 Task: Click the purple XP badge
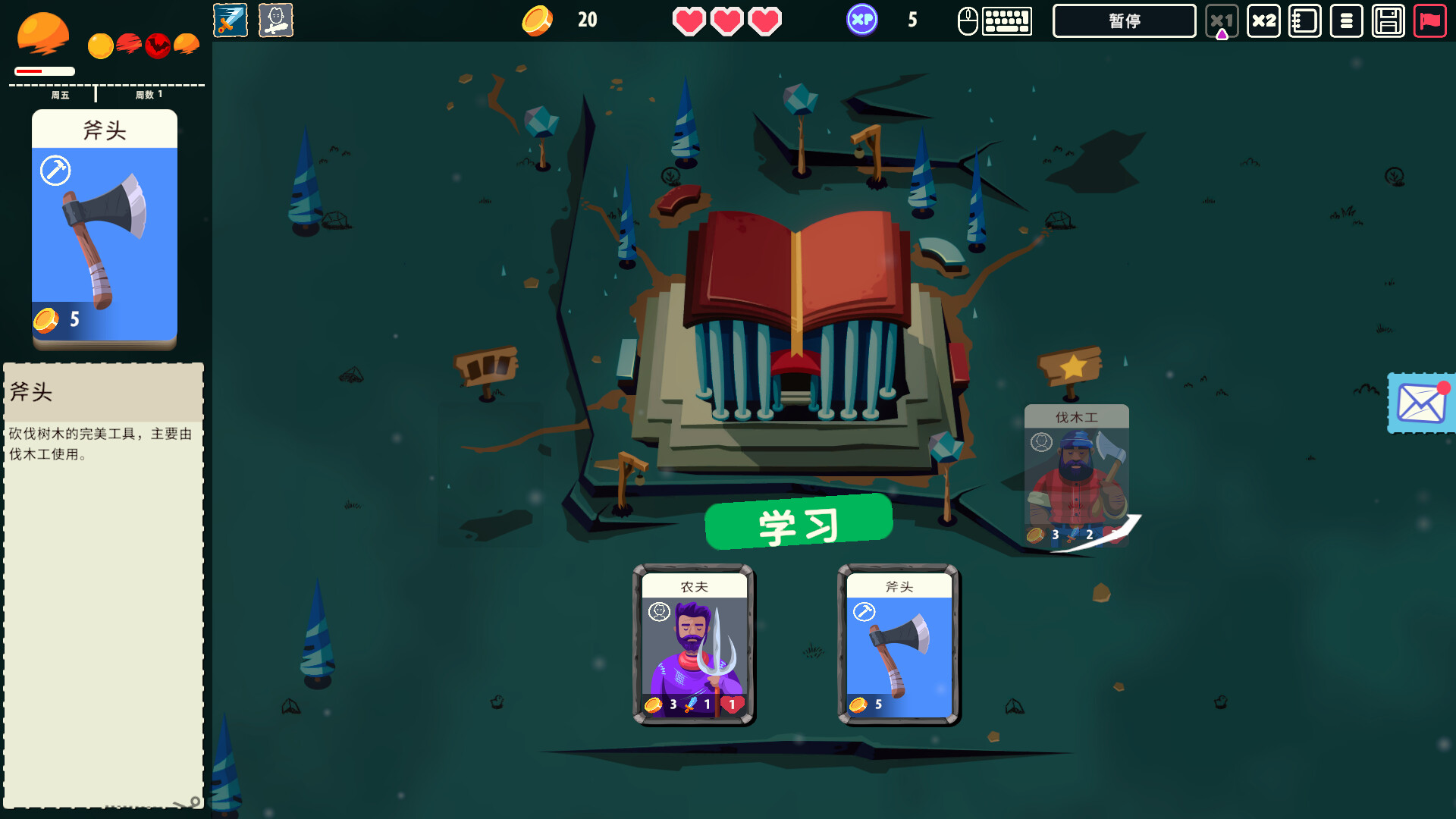coord(862,20)
